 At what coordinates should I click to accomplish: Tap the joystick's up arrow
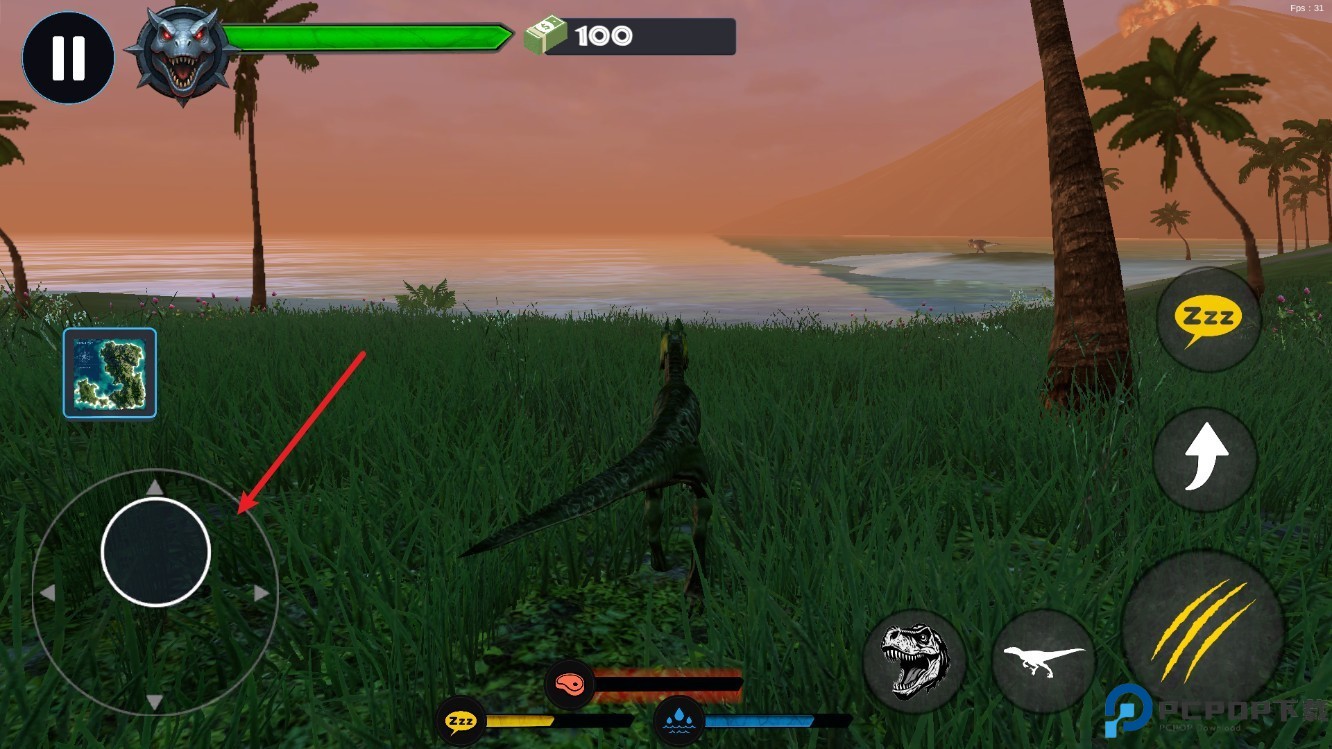coord(155,487)
